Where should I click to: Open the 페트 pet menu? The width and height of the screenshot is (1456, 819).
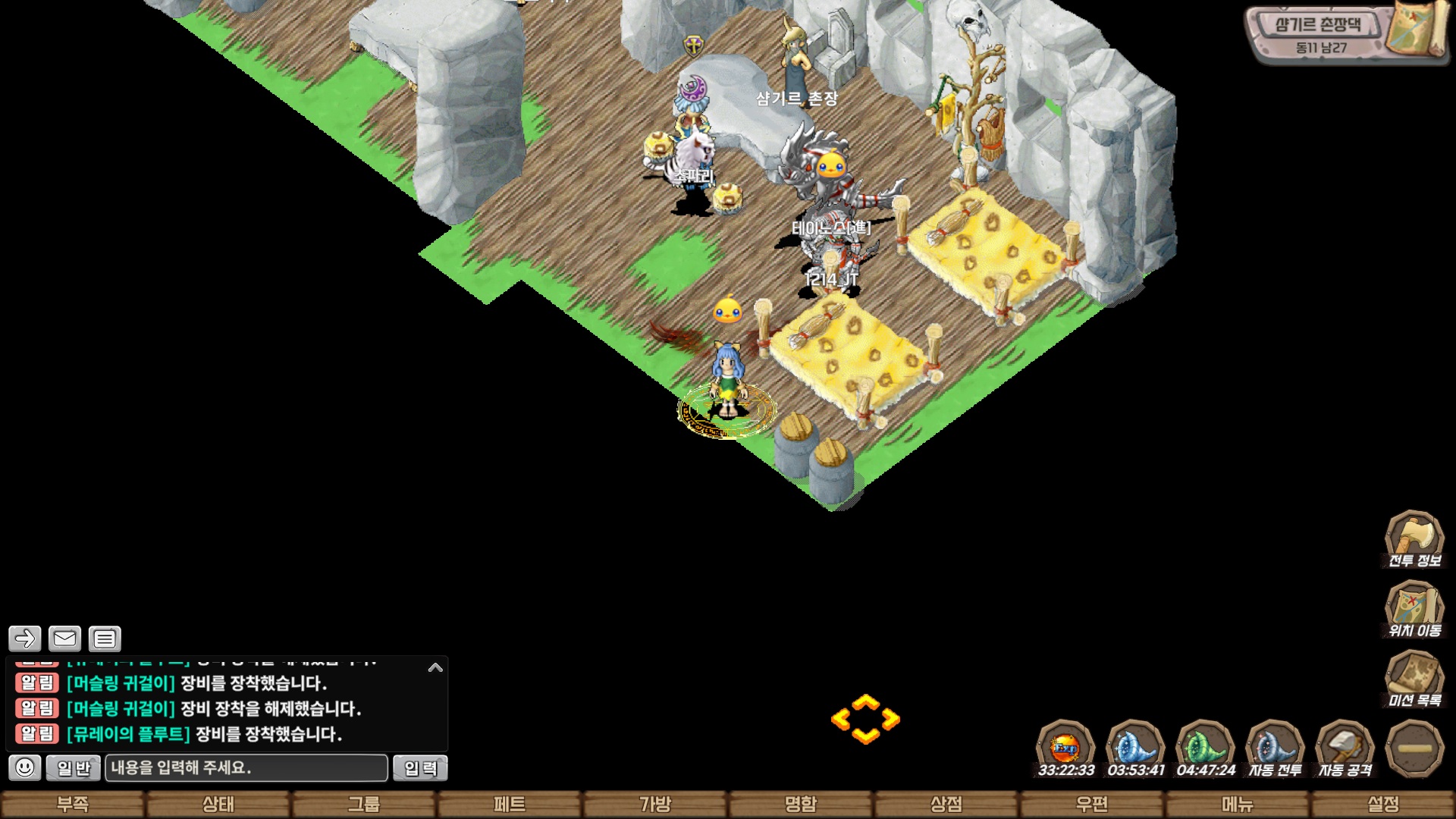[x=510, y=804]
